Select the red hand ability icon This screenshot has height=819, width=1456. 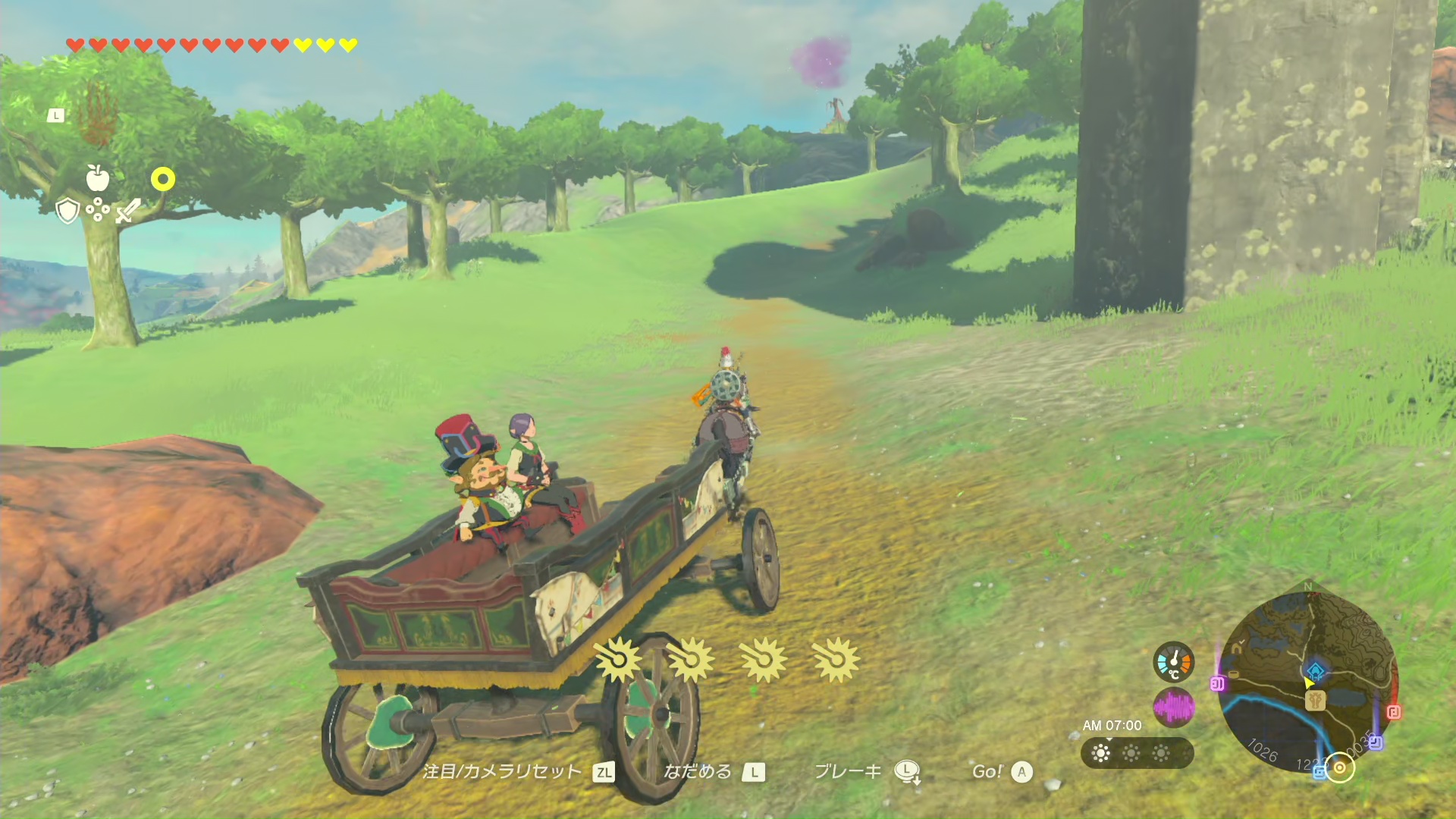click(98, 115)
